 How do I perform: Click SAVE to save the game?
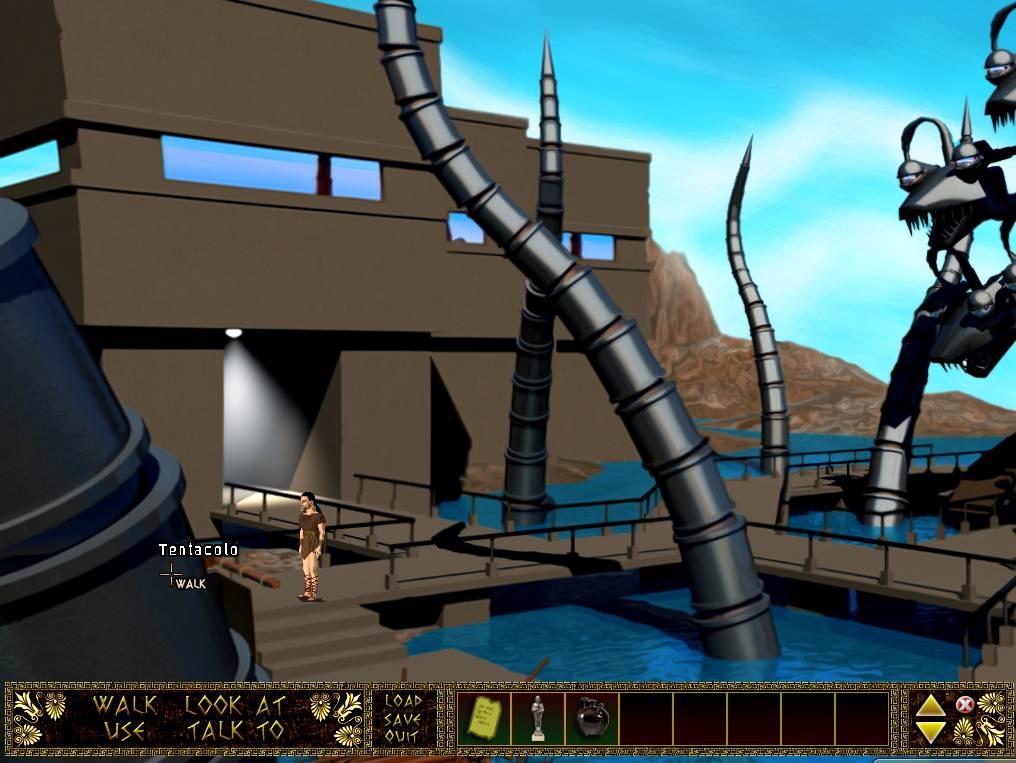point(404,719)
